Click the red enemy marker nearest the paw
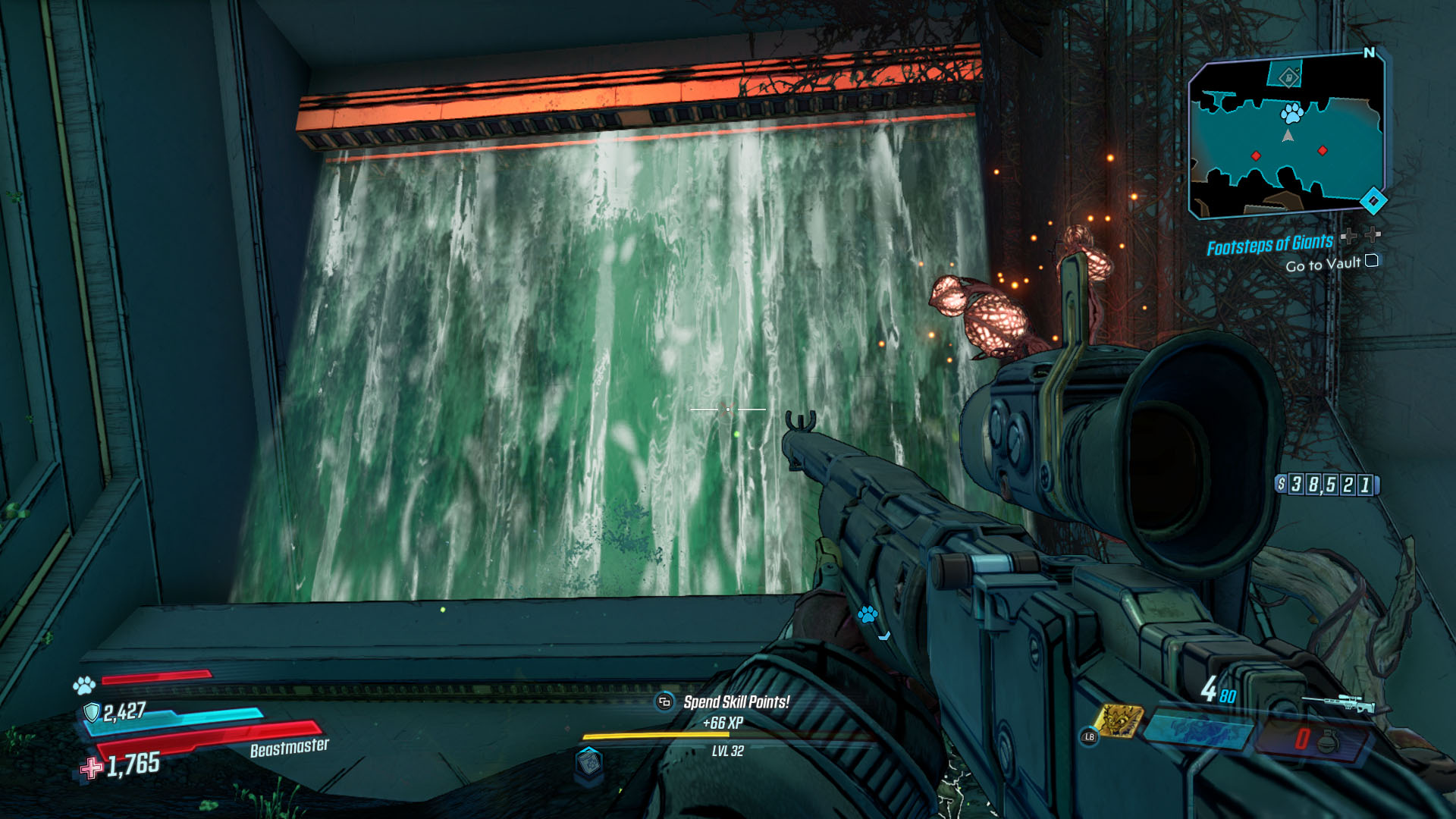 click(1323, 151)
